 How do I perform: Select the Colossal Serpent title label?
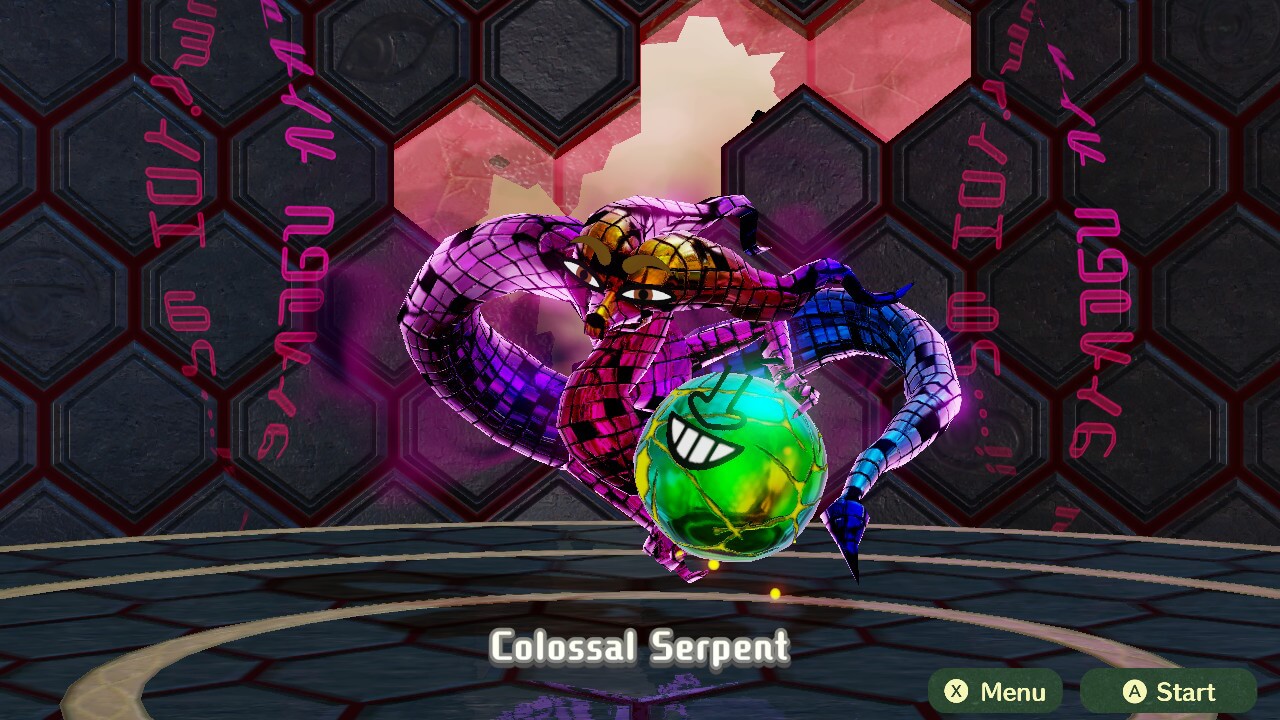(639, 649)
